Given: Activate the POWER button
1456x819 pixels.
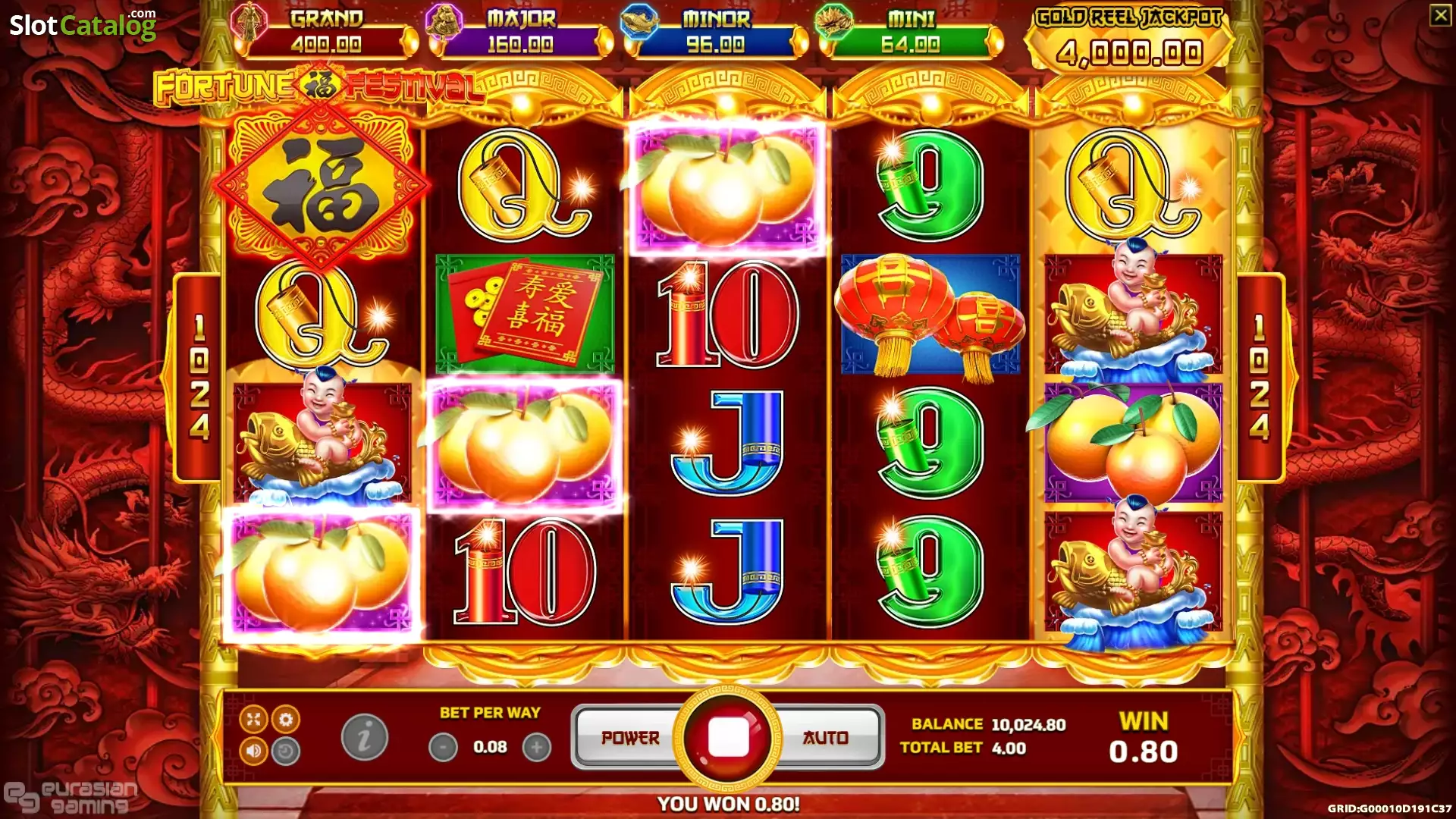Looking at the screenshot, I should coord(629,738).
